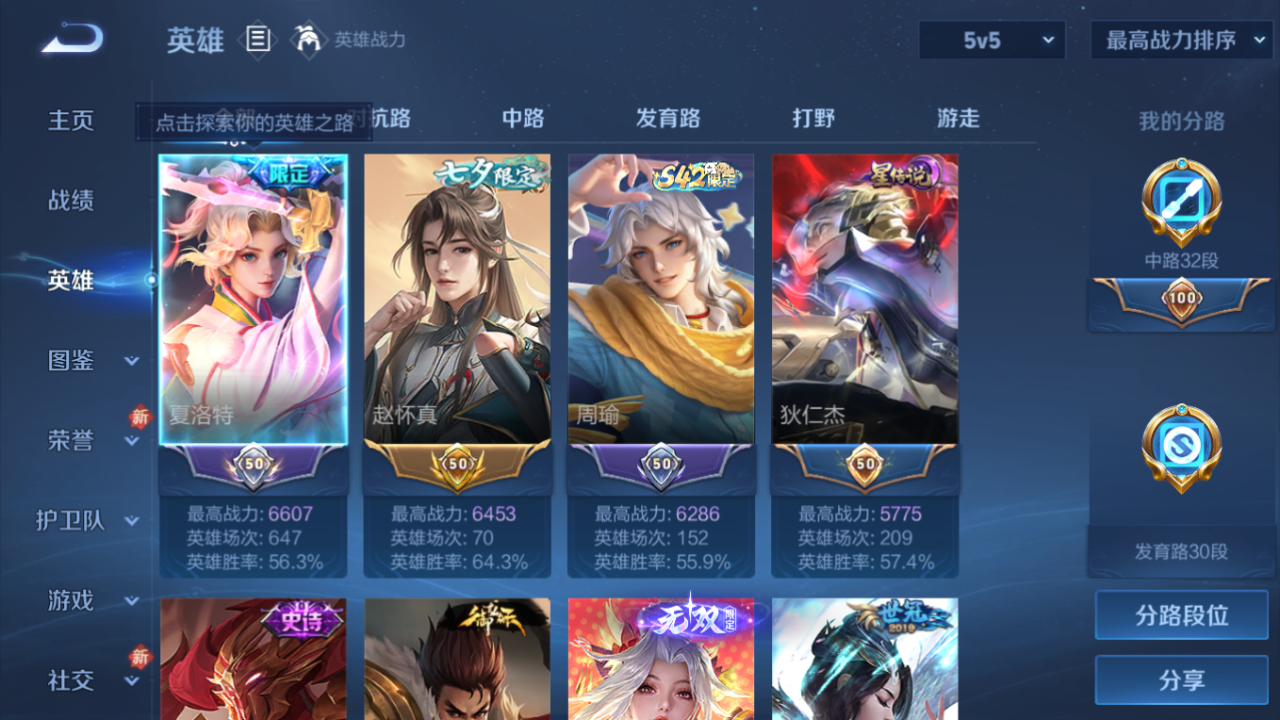Select 狄仁杰's hero card portrait
Viewport: 1280px width, 720px height.
point(865,300)
